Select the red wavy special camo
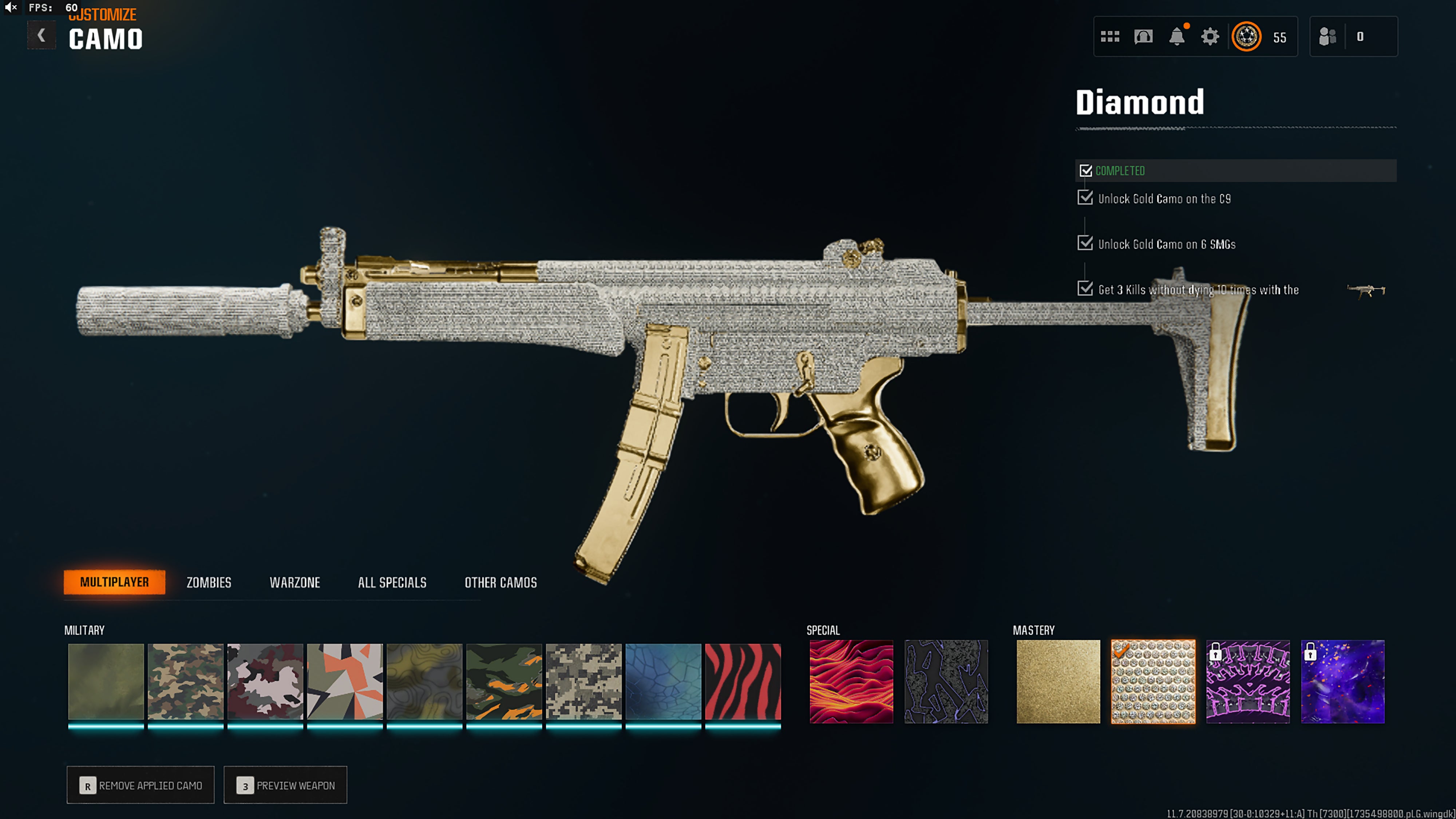The image size is (1456, 819). [851, 682]
